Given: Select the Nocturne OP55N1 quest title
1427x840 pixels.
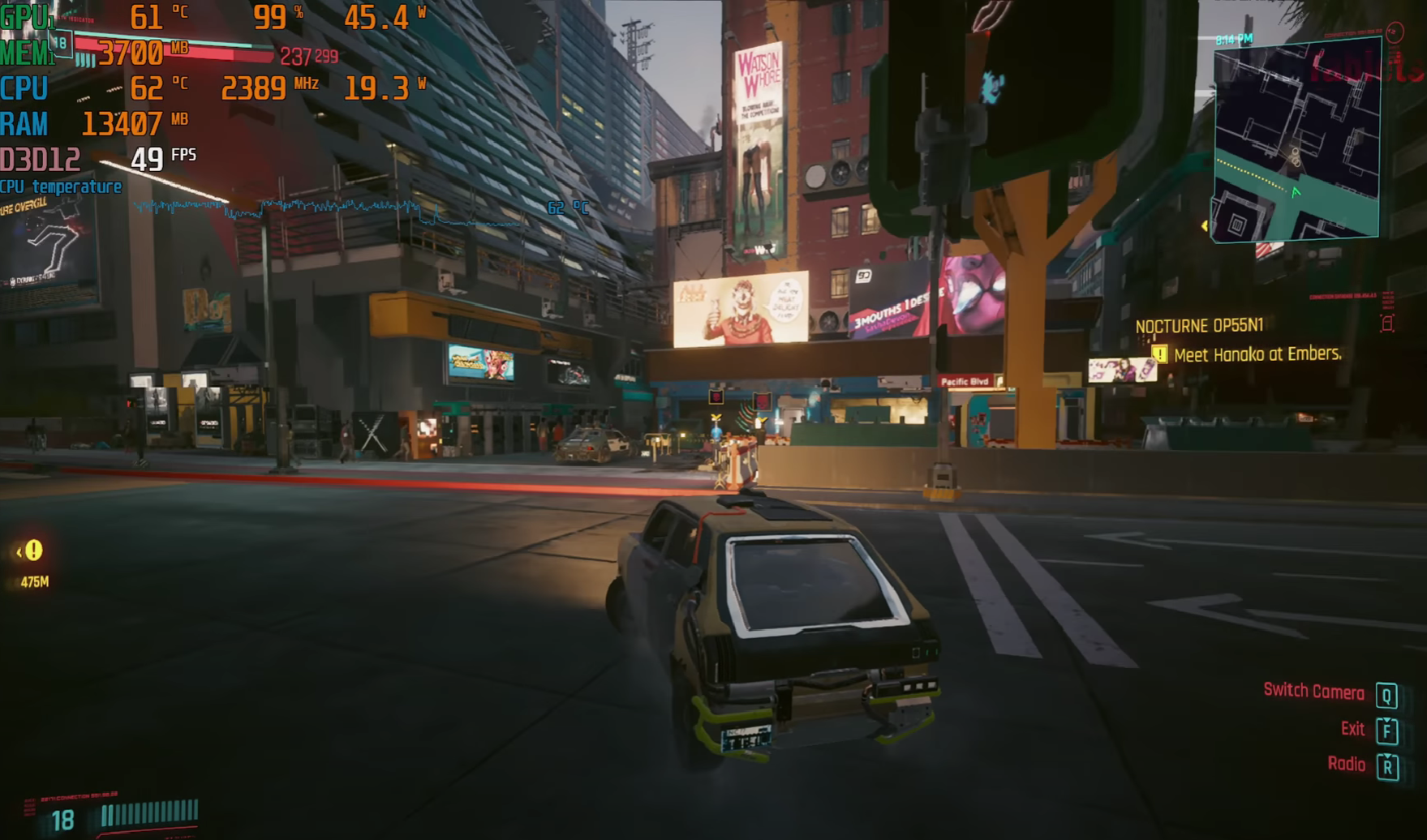Looking at the screenshot, I should pyautogui.click(x=1199, y=326).
